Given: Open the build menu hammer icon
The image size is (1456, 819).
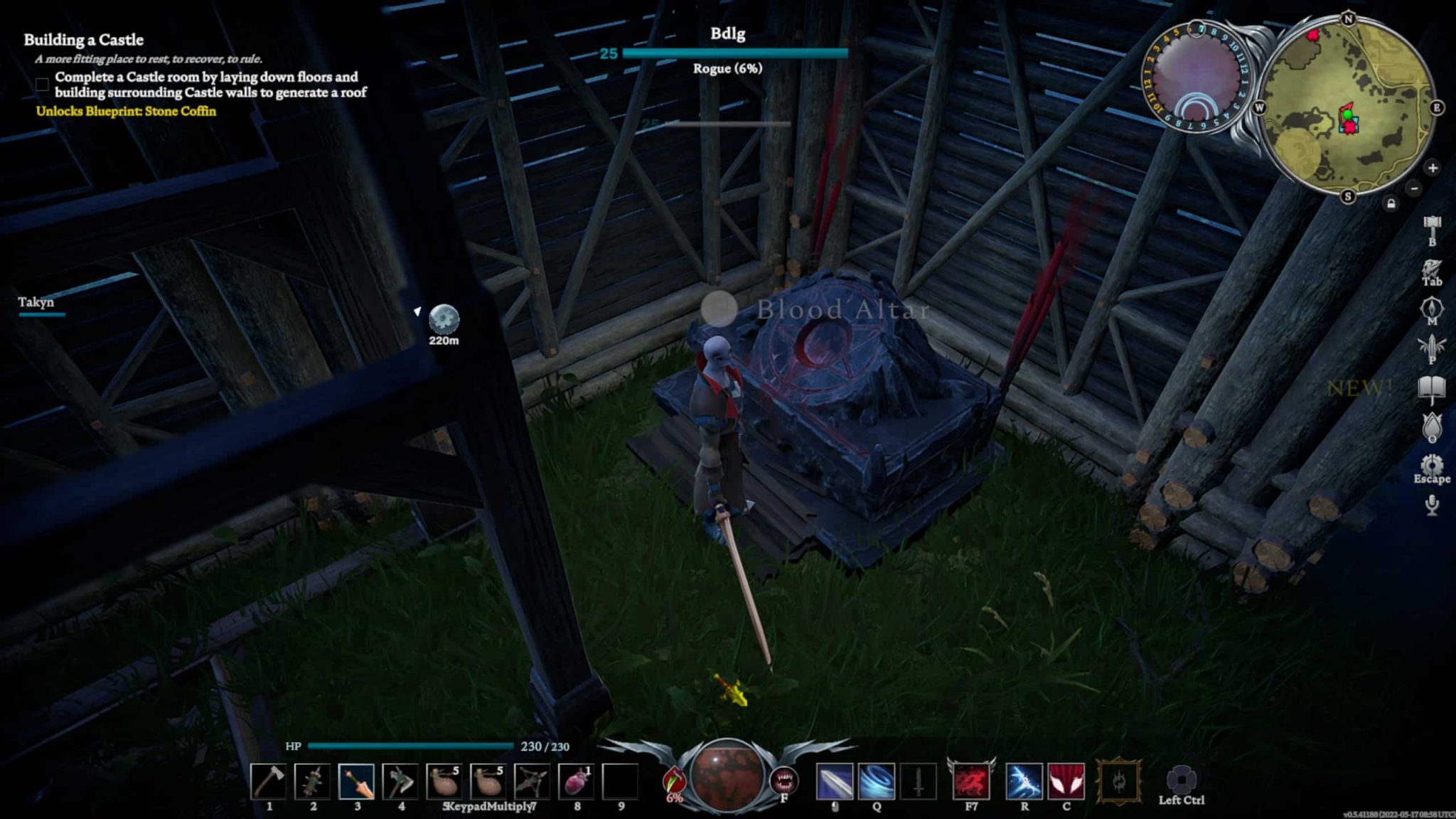Looking at the screenshot, I should (x=1431, y=225).
